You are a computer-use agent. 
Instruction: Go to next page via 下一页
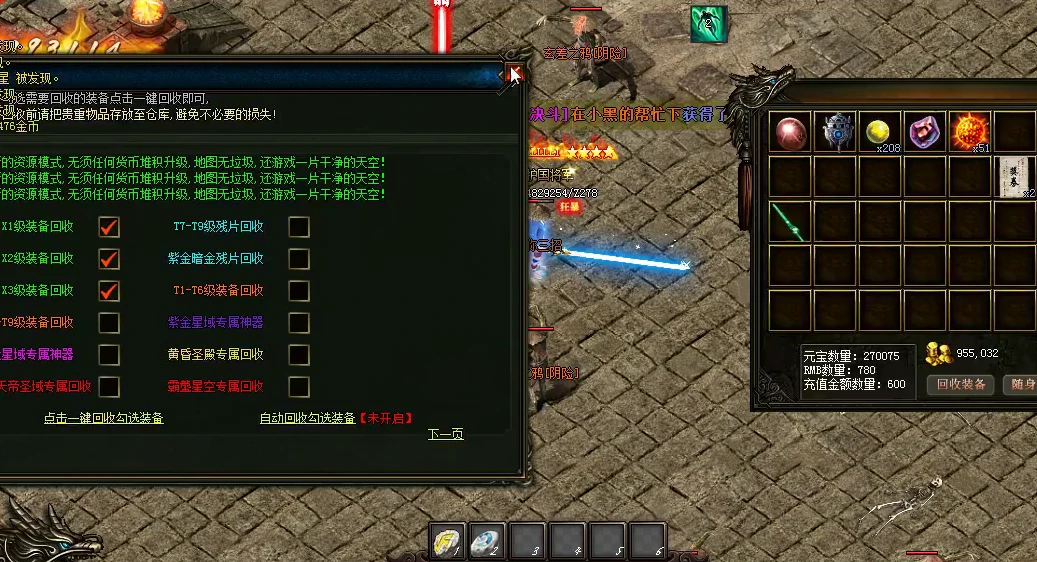click(445, 434)
